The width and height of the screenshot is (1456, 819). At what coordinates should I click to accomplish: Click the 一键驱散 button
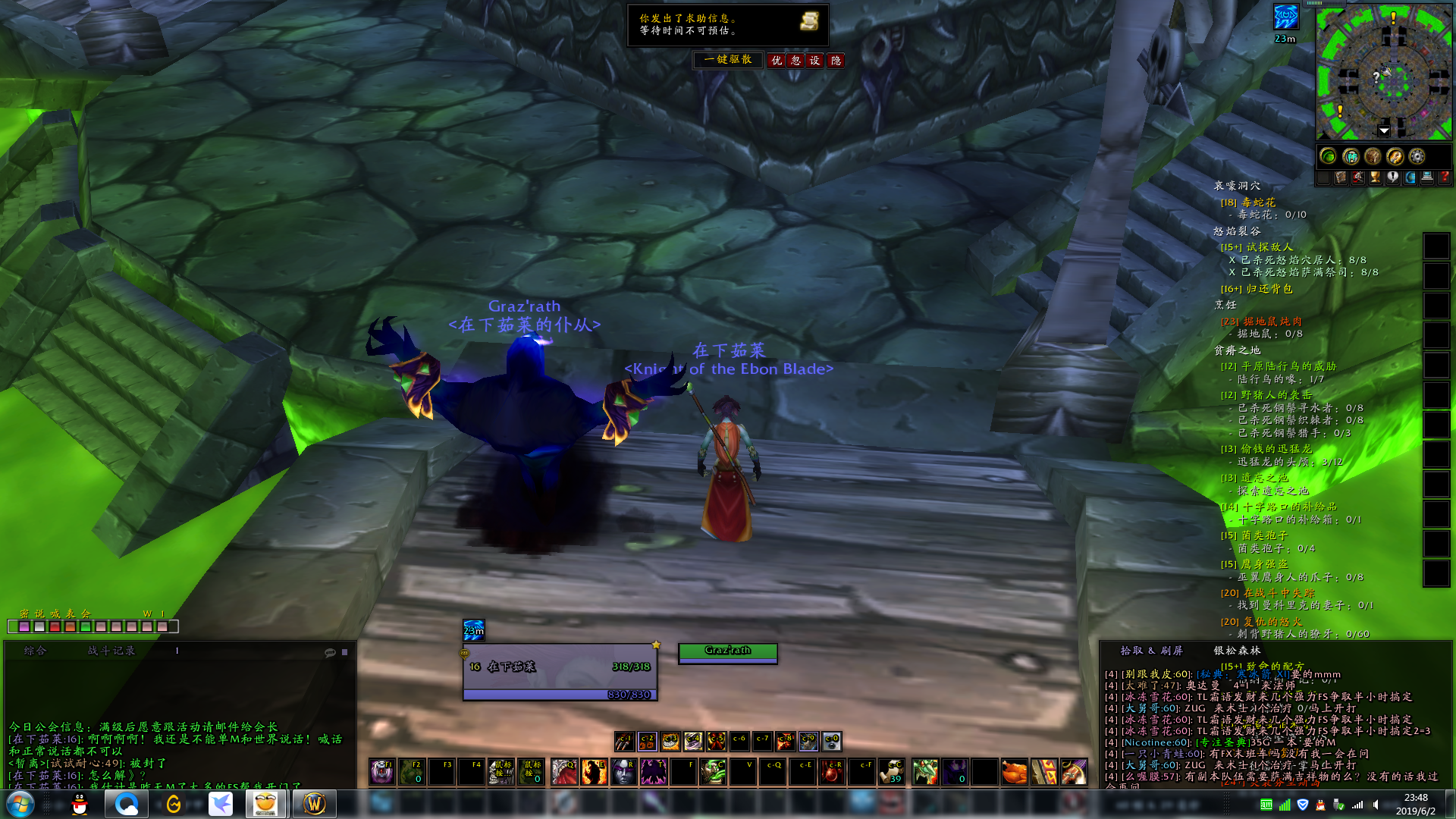[728, 60]
